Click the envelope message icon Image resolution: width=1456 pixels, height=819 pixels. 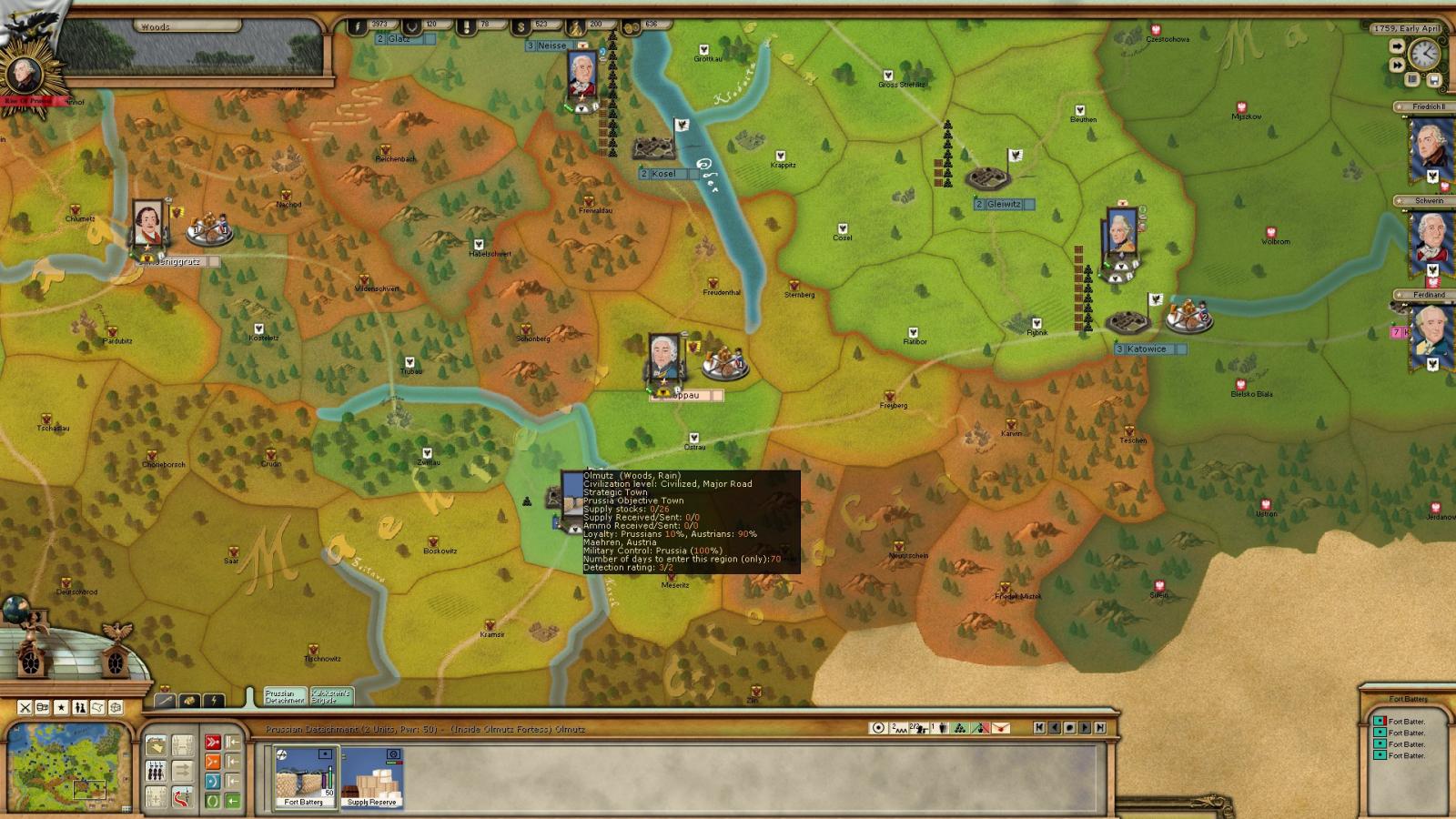[1000, 728]
